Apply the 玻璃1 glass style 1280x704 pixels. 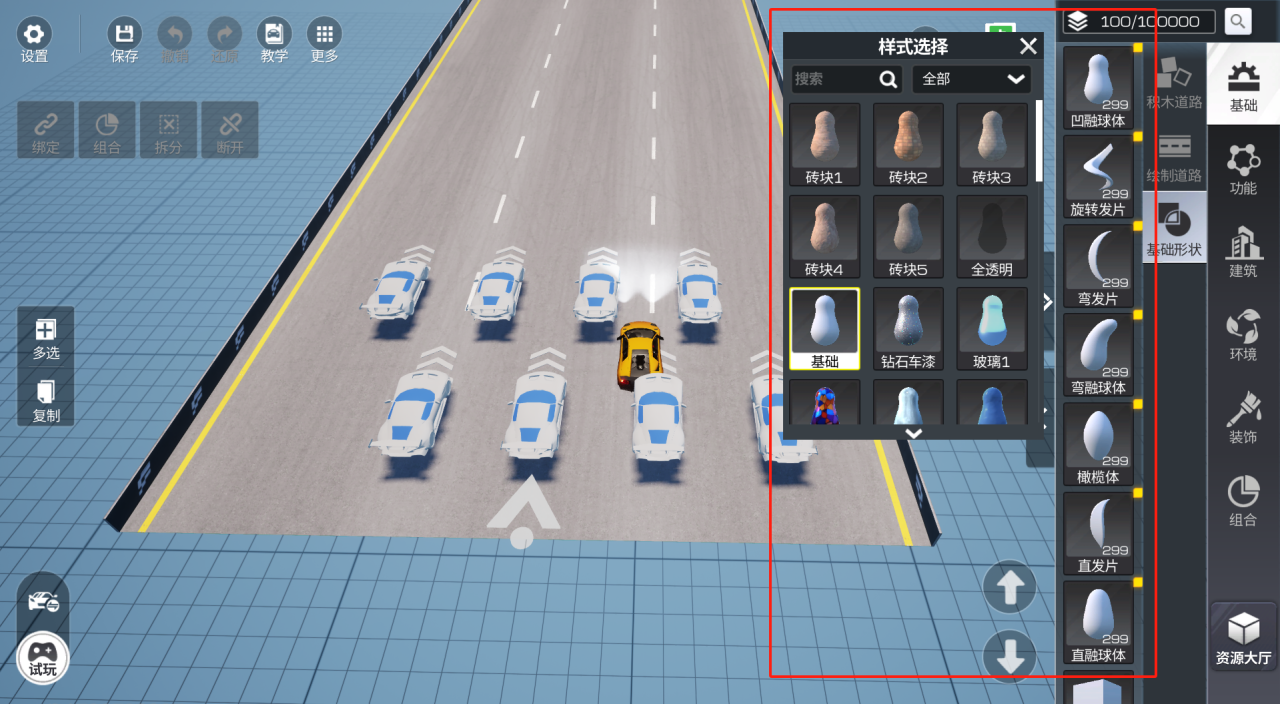tap(992, 328)
